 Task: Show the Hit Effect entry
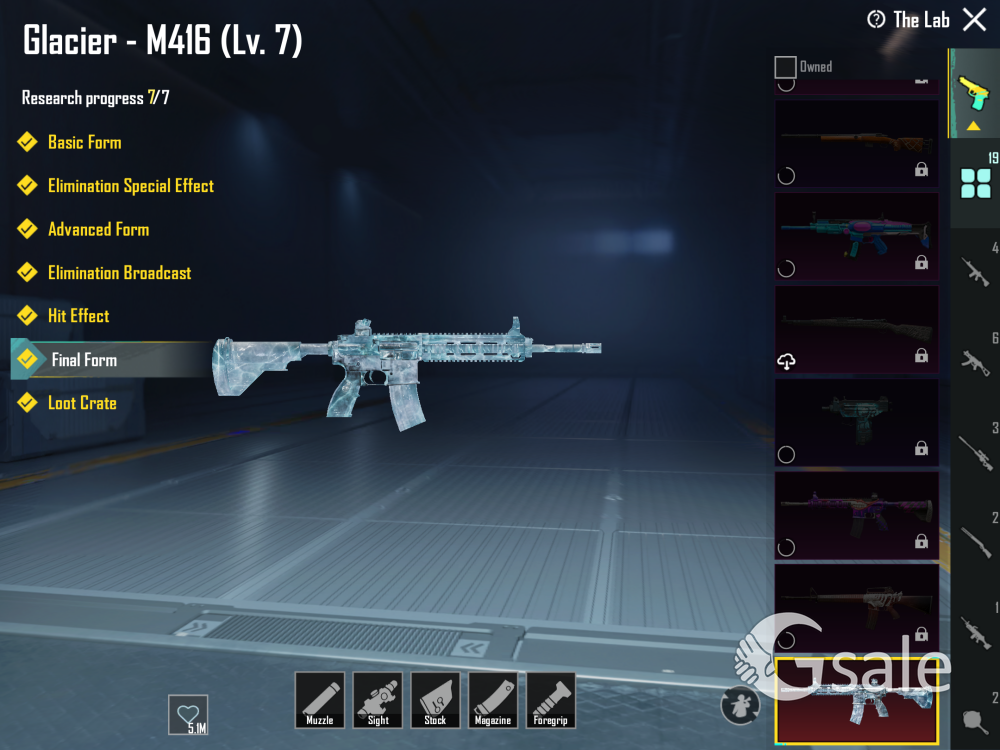point(78,316)
